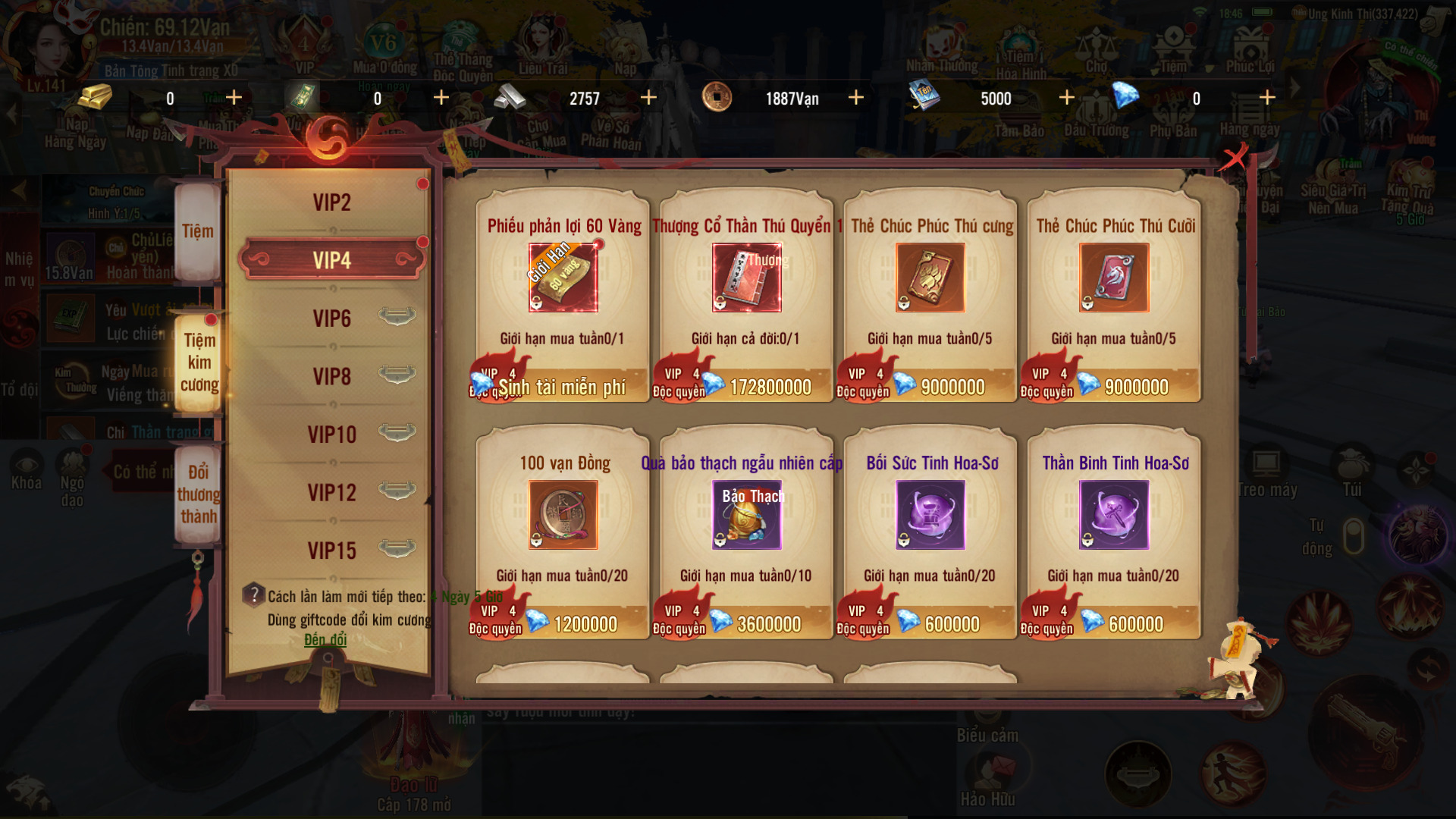
Task: Add more gold bars with plus button
Action: point(234,98)
